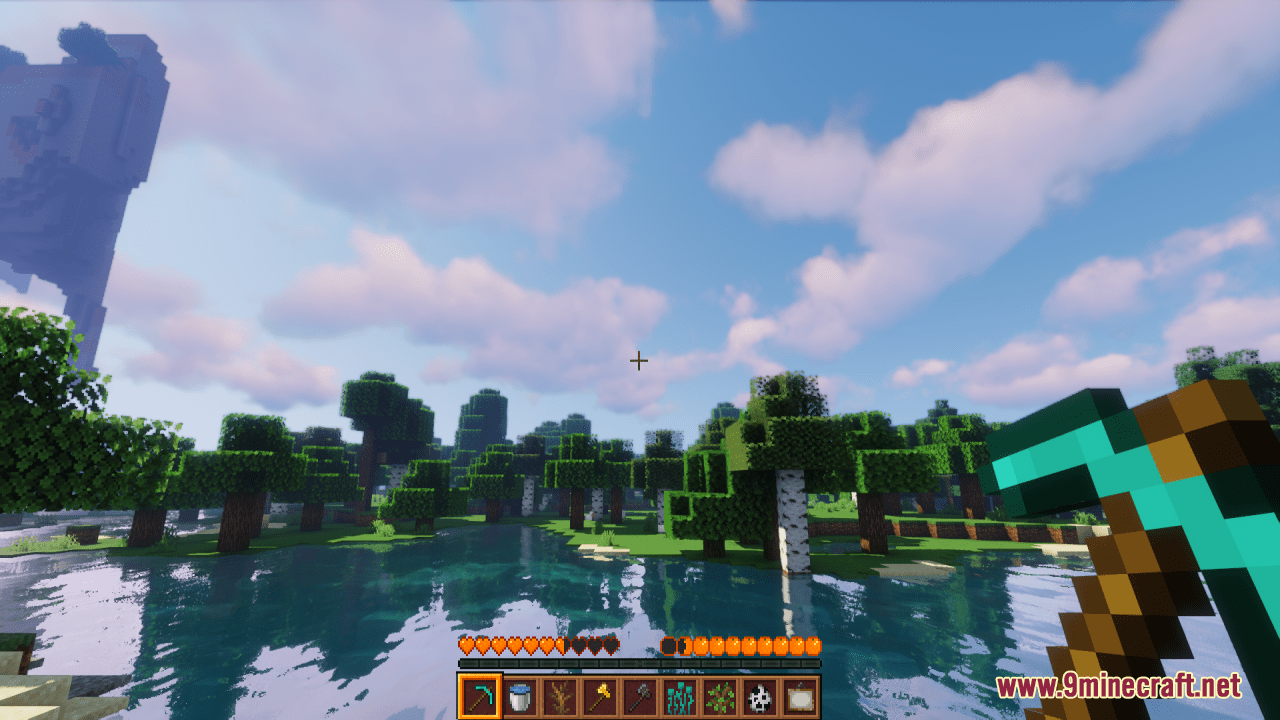Click the leftmost full heart icon

[464, 645]
